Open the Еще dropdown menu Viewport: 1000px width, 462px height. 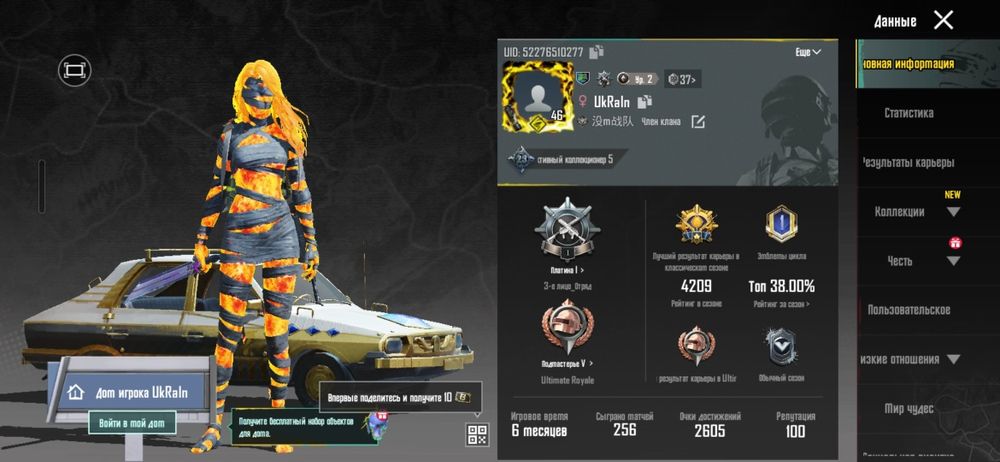coord(808,52)
